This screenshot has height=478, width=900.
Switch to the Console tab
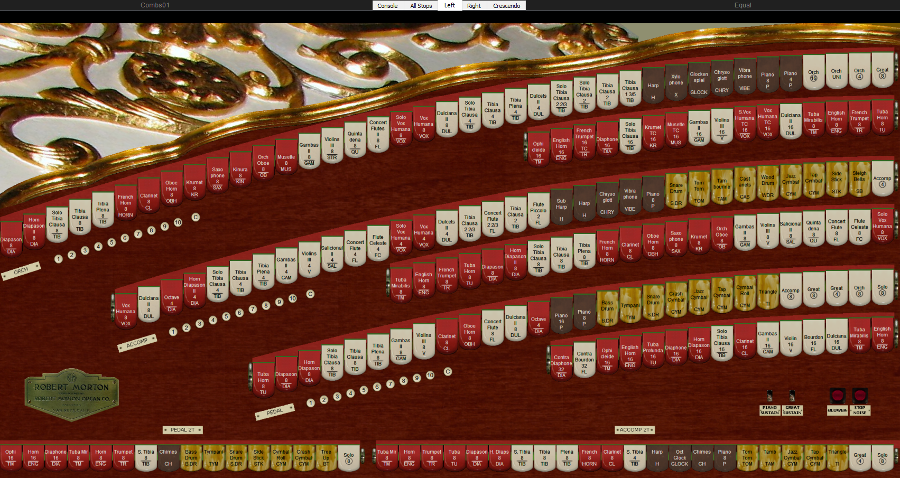388,5
